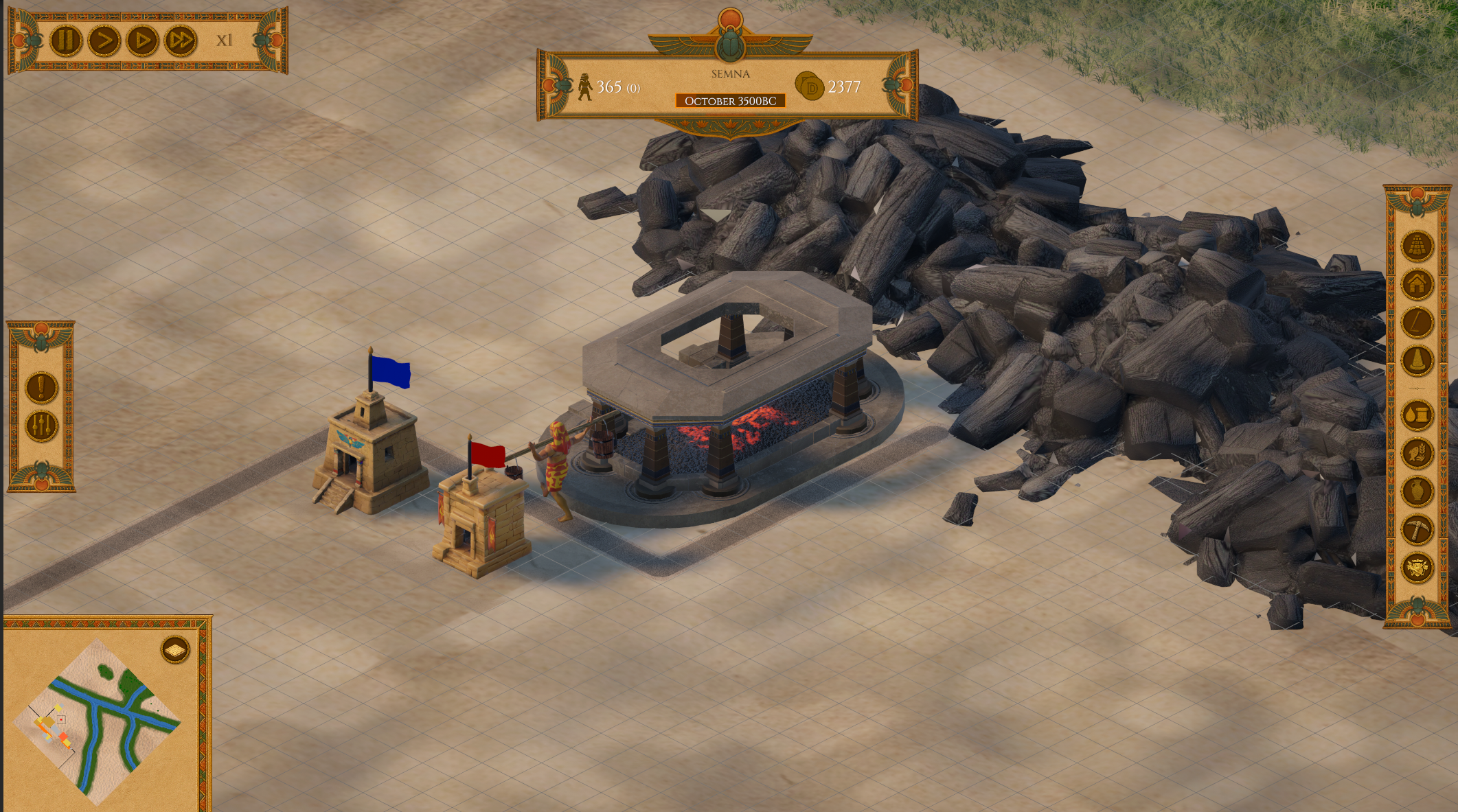
Task: View notifications via the exclamation icon
Action: (41, 387)
